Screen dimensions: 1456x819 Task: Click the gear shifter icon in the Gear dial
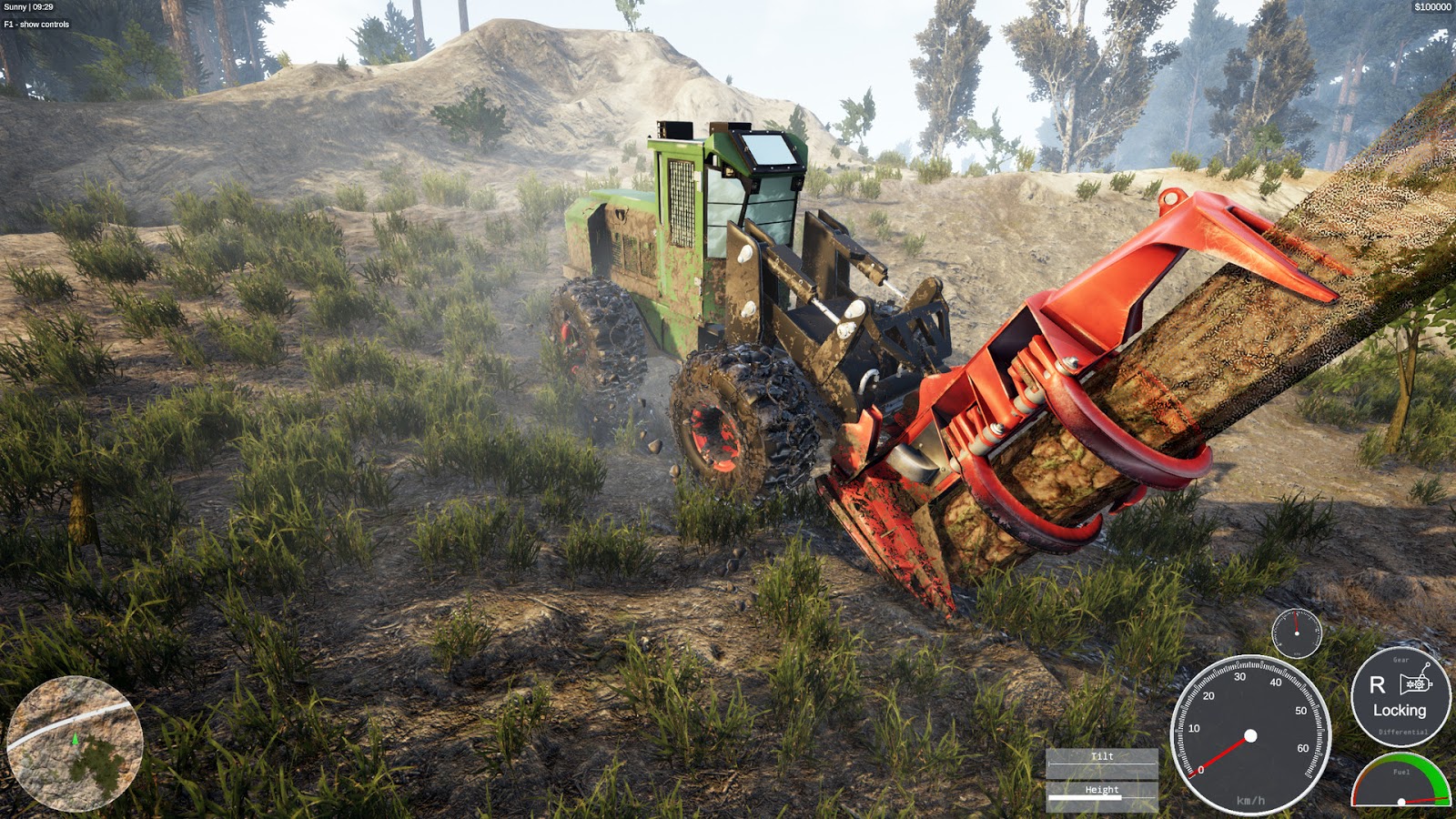1416,684
